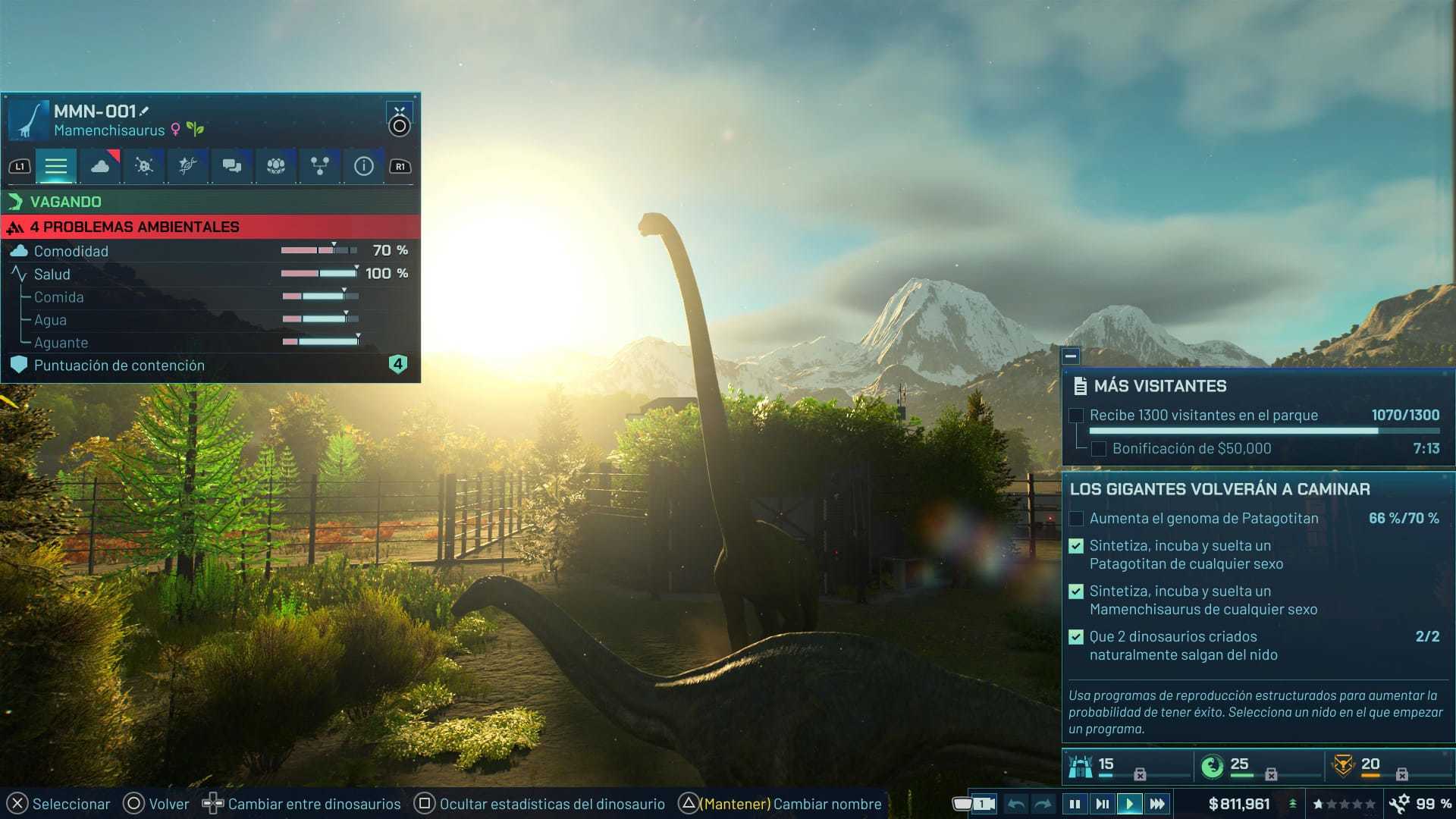Collapse the Salud stats breakdown

(x=51, y=274)
